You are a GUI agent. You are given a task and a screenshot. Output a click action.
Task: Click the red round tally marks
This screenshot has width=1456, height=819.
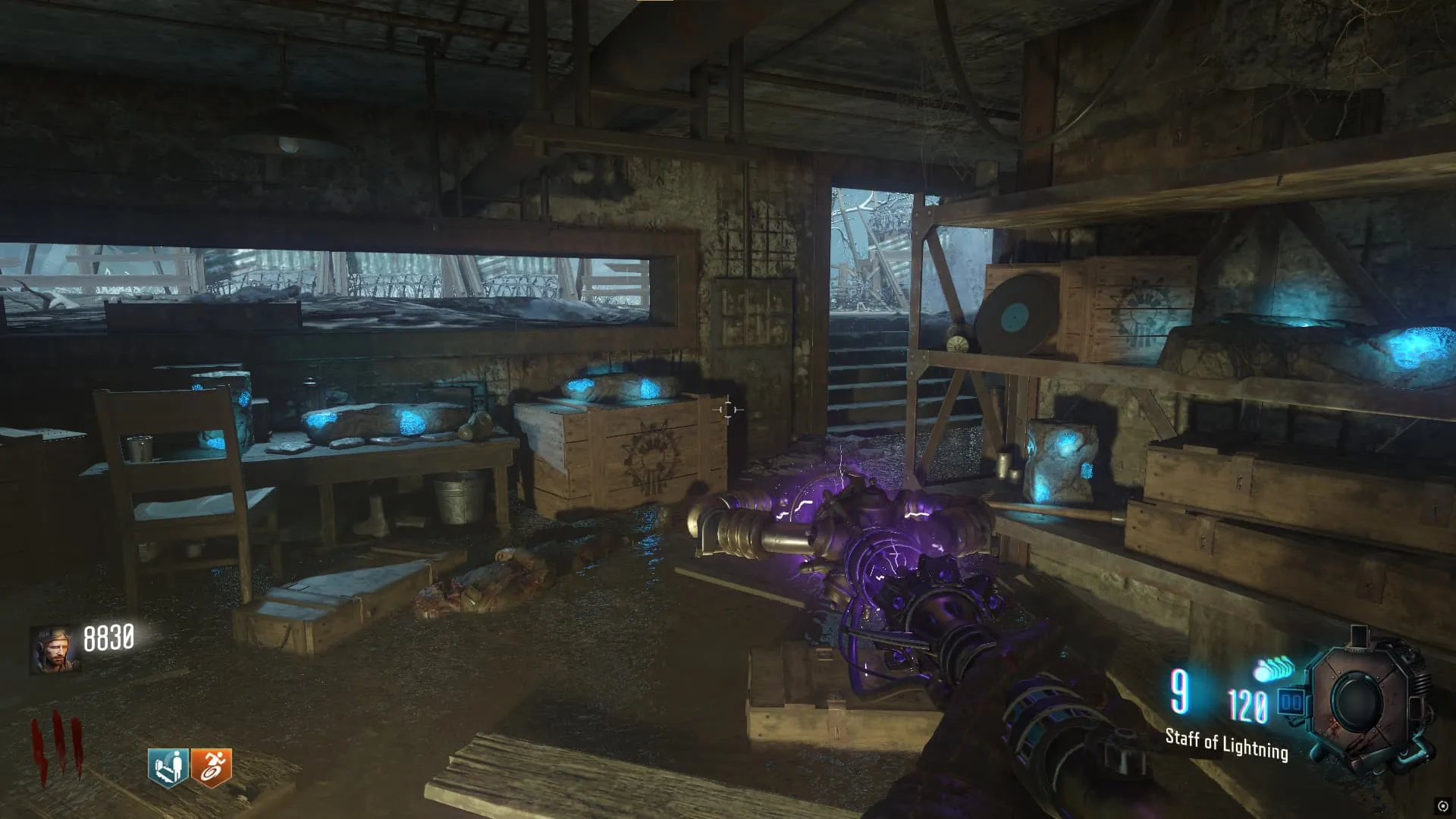click(56, 749)
